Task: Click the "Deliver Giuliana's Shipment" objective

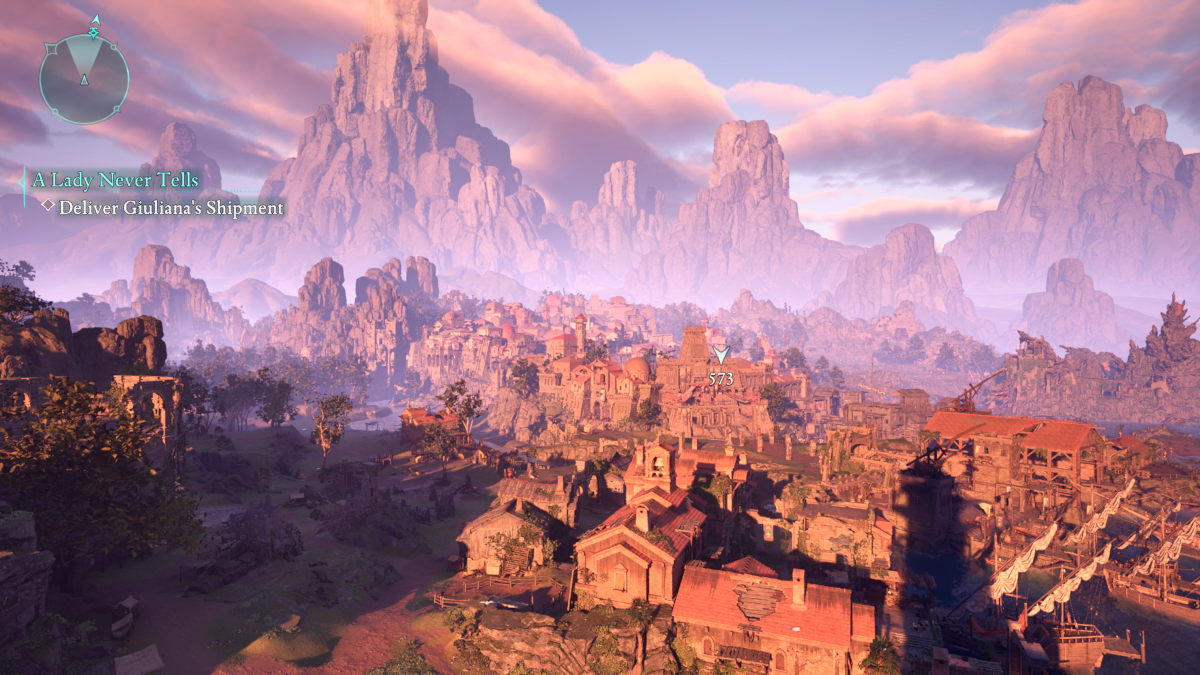Action: tap(170, 208)
